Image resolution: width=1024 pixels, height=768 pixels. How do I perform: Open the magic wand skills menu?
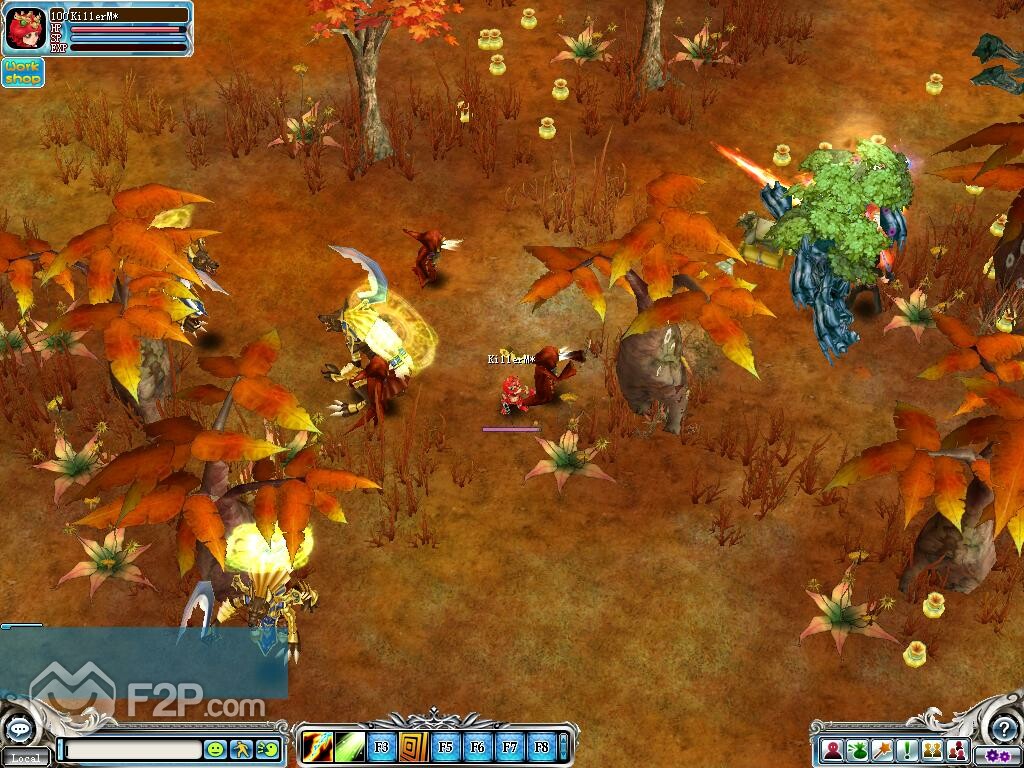(882, 749)
